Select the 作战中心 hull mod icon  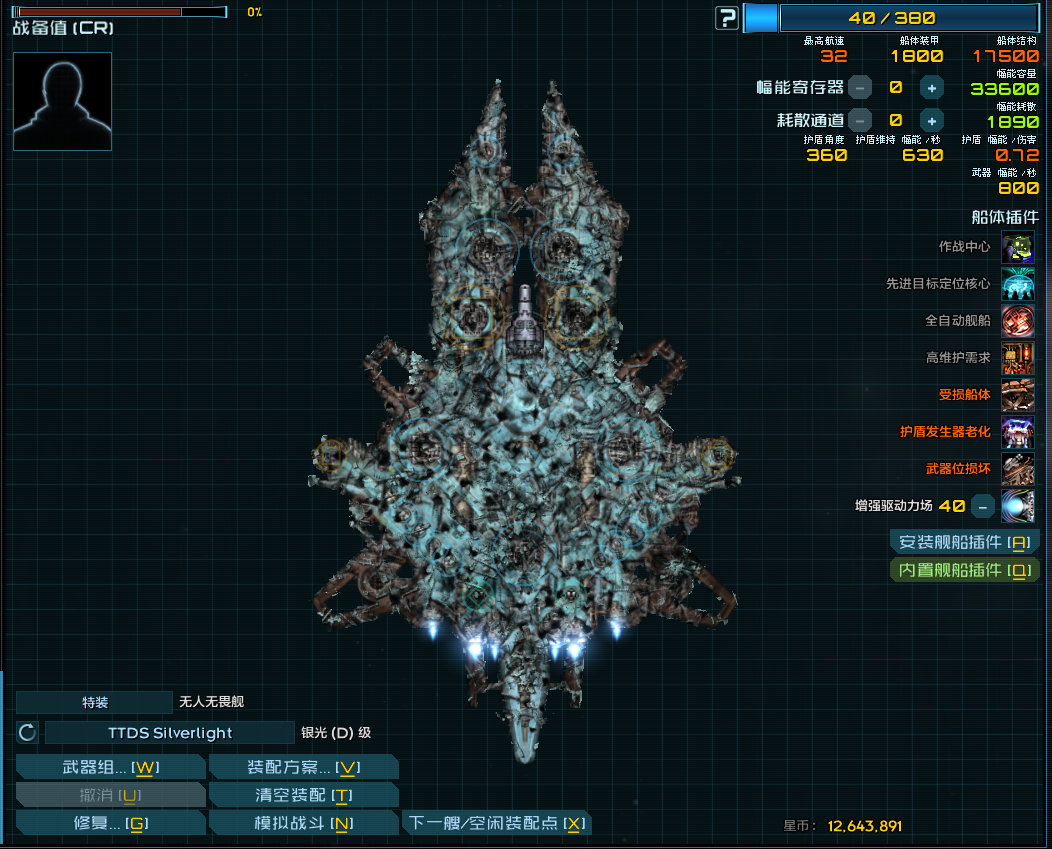pos(1018,247)
